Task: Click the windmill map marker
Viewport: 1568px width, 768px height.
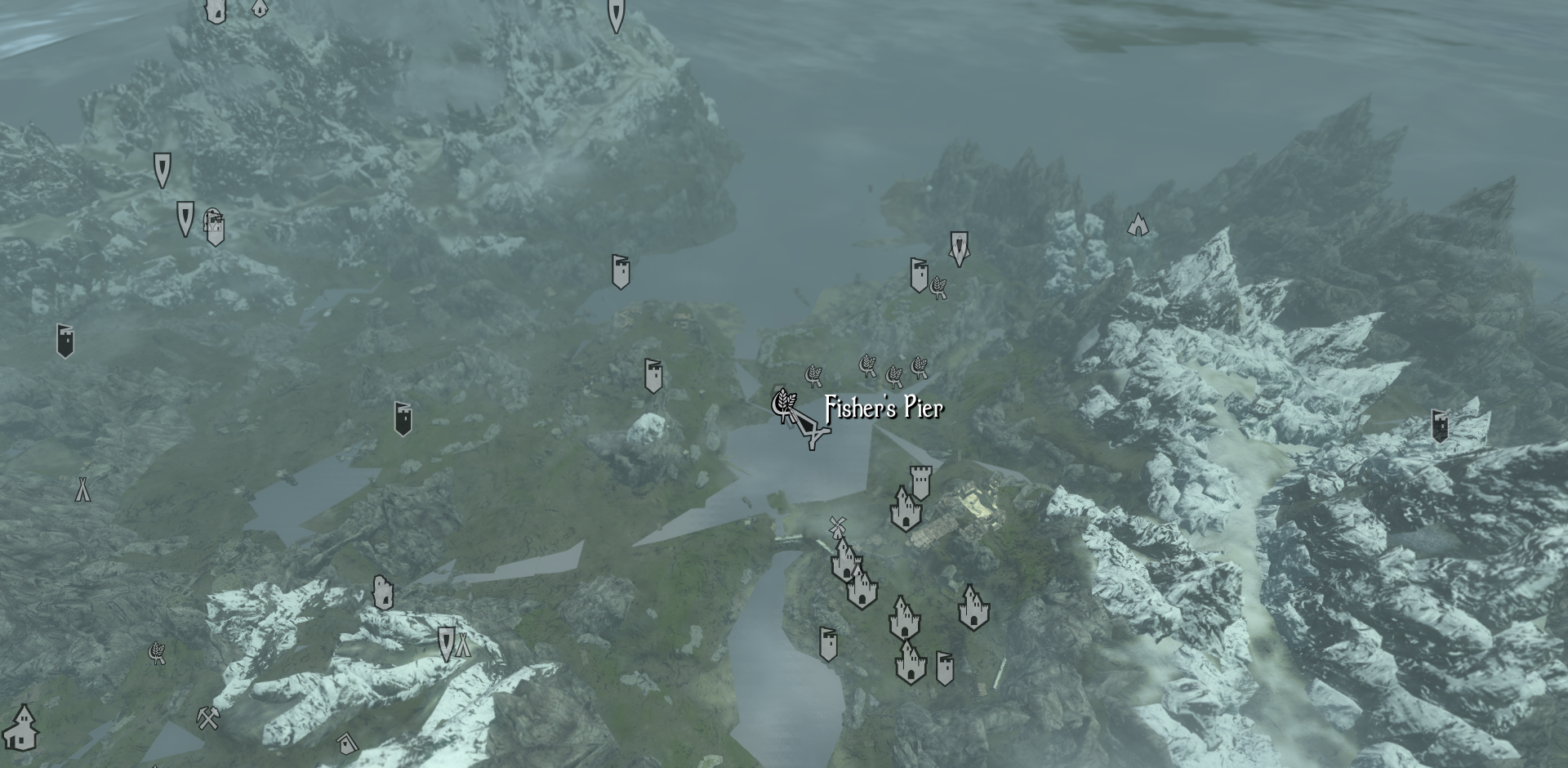Action: tap(836, 525)
